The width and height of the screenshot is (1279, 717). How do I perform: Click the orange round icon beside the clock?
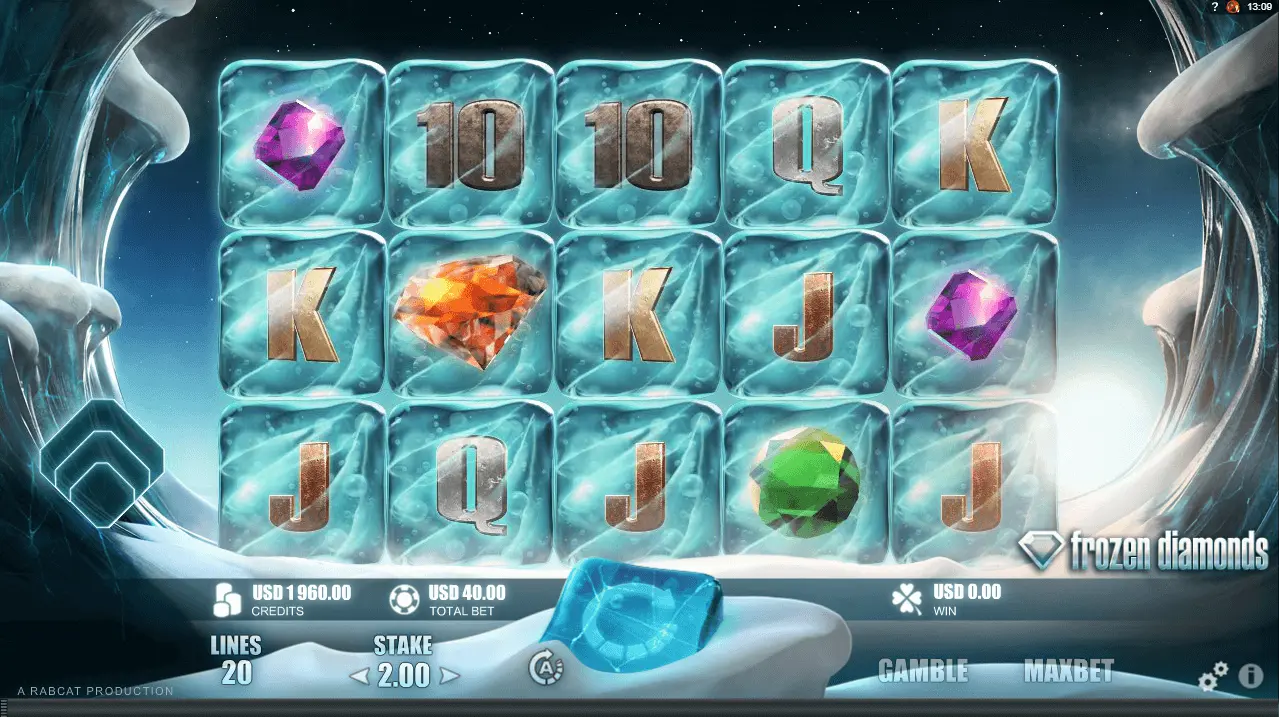pos(1233,7)
